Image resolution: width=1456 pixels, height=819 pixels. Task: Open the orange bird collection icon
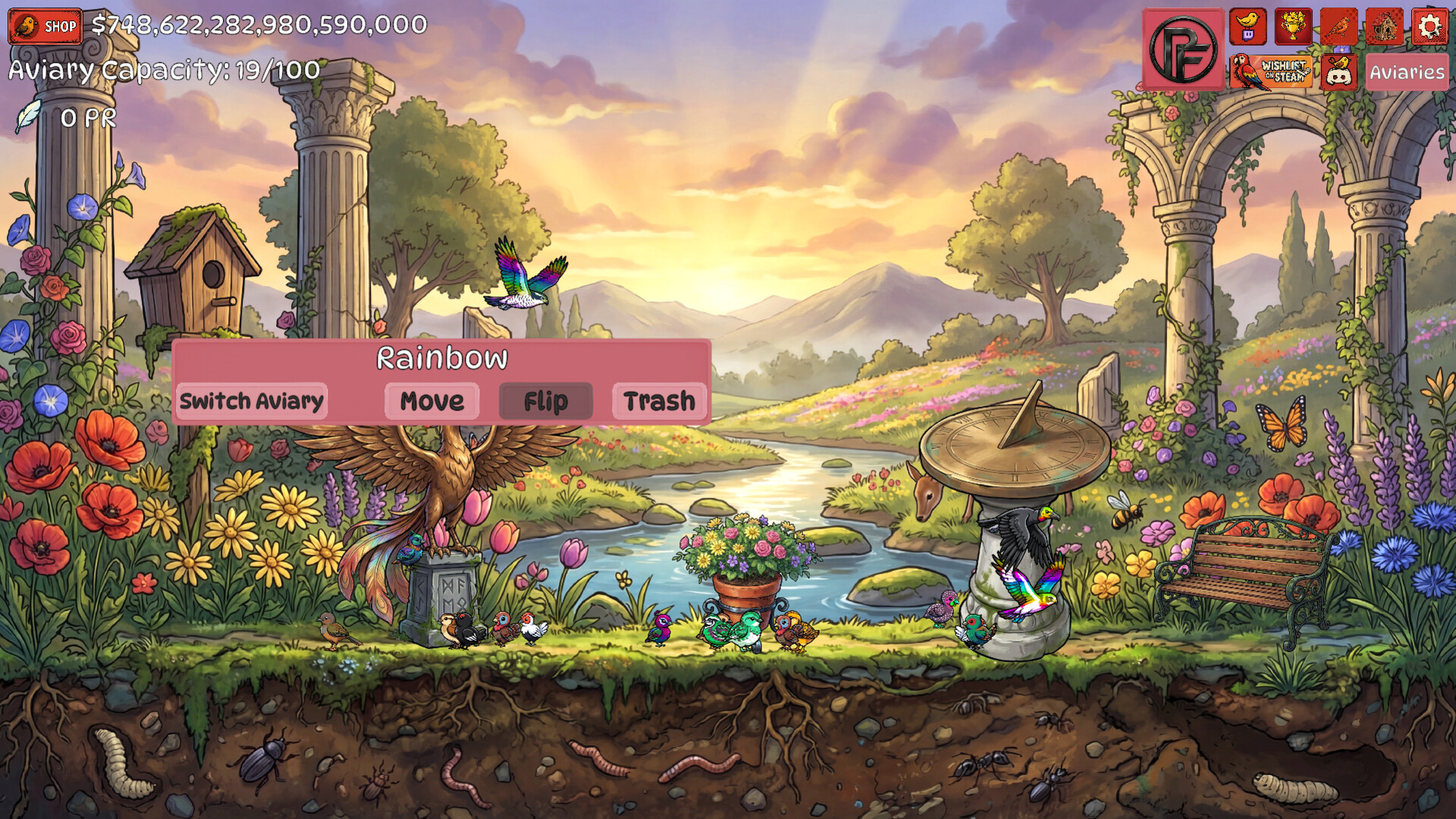point(1338,27)
